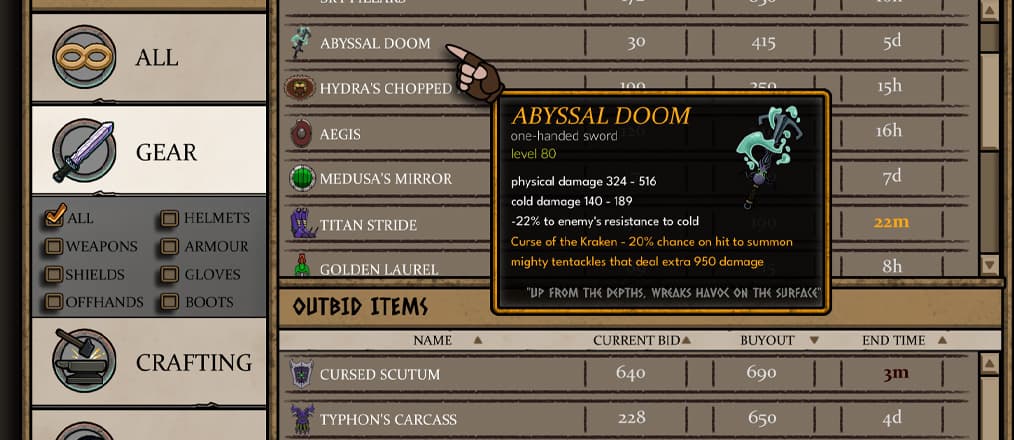The width and height of the screenshot is (1014, 440).
Task: Select the Aegis shield listing
Action: click(x=340, y=133)
